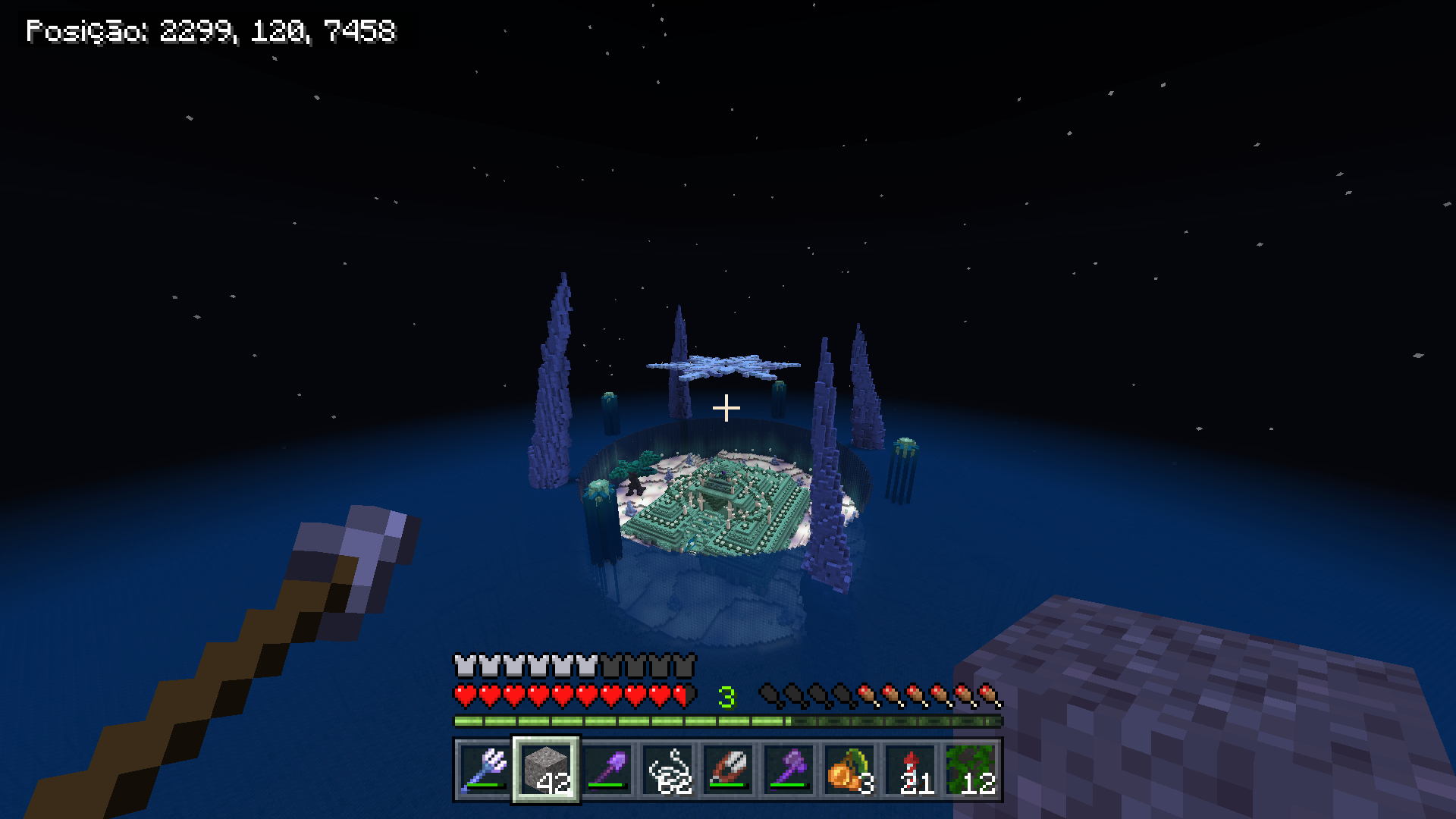Click the floating star-shaped ice formation

[x=724, y=366]
